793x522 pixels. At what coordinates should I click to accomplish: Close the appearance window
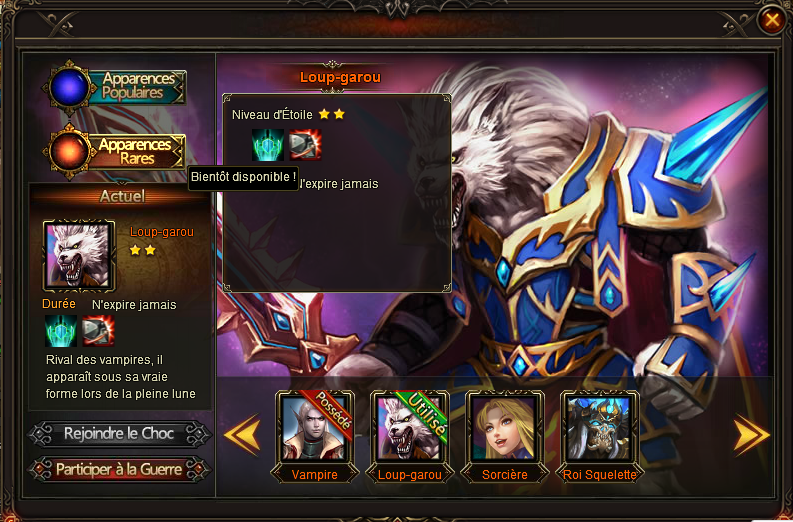[x=771, y=19]
